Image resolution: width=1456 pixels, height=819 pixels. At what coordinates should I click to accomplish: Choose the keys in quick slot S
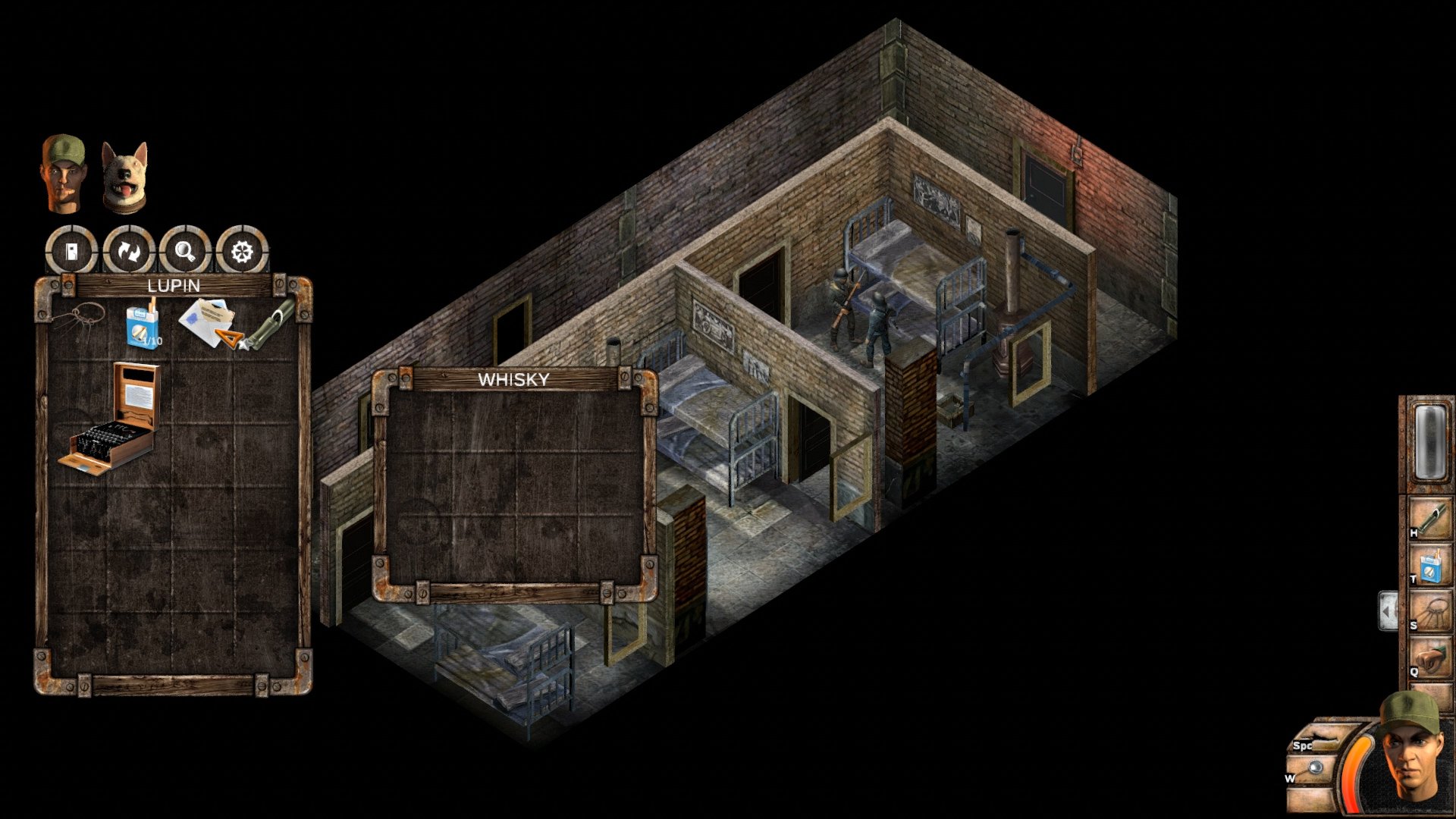1432,608
